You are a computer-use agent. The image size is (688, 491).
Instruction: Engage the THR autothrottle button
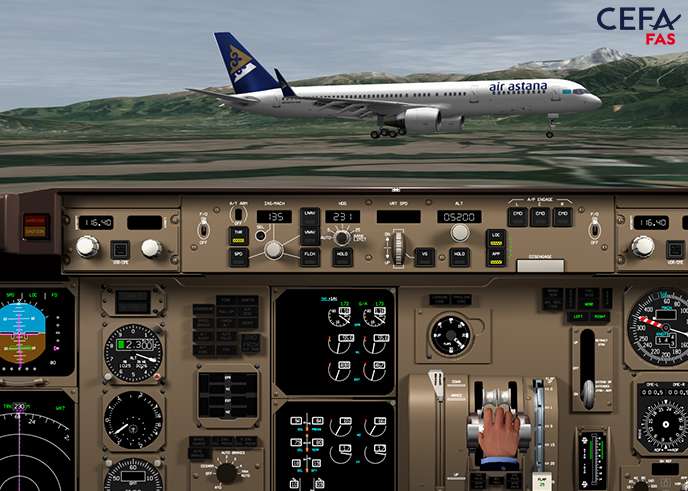click(239, 235)
